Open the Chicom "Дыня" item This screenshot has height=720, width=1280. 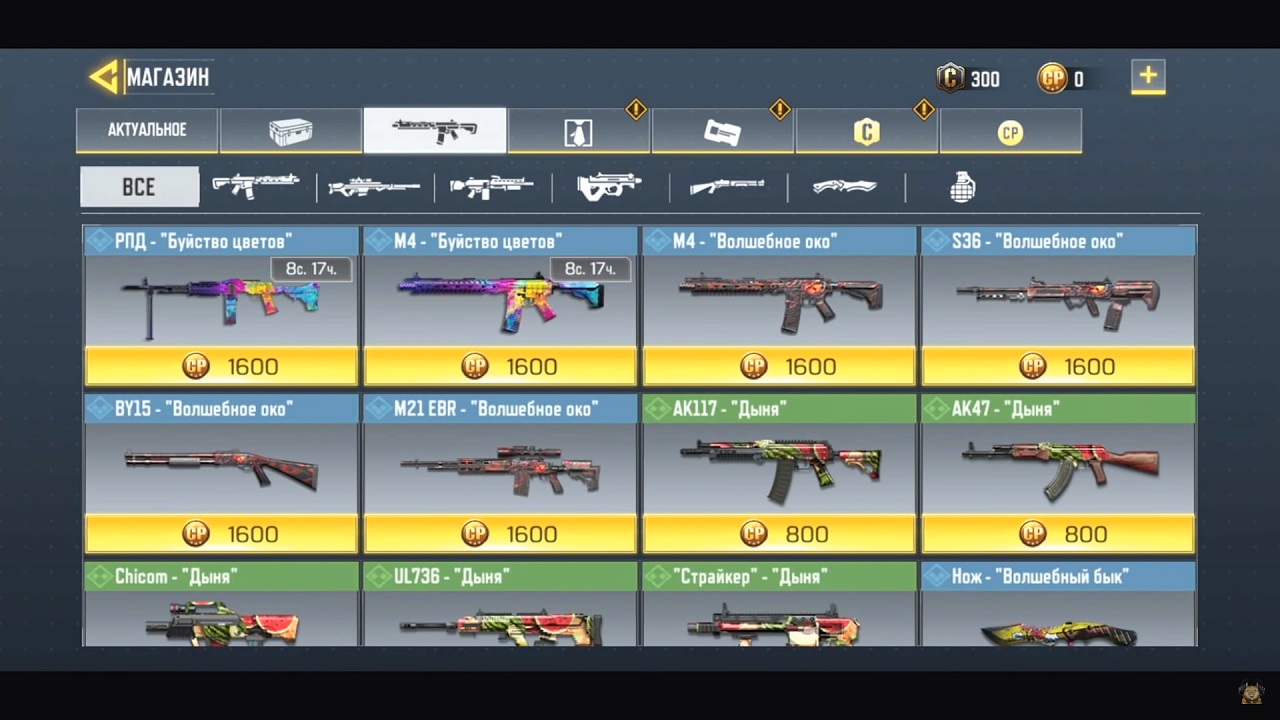(x=221, y=605)
